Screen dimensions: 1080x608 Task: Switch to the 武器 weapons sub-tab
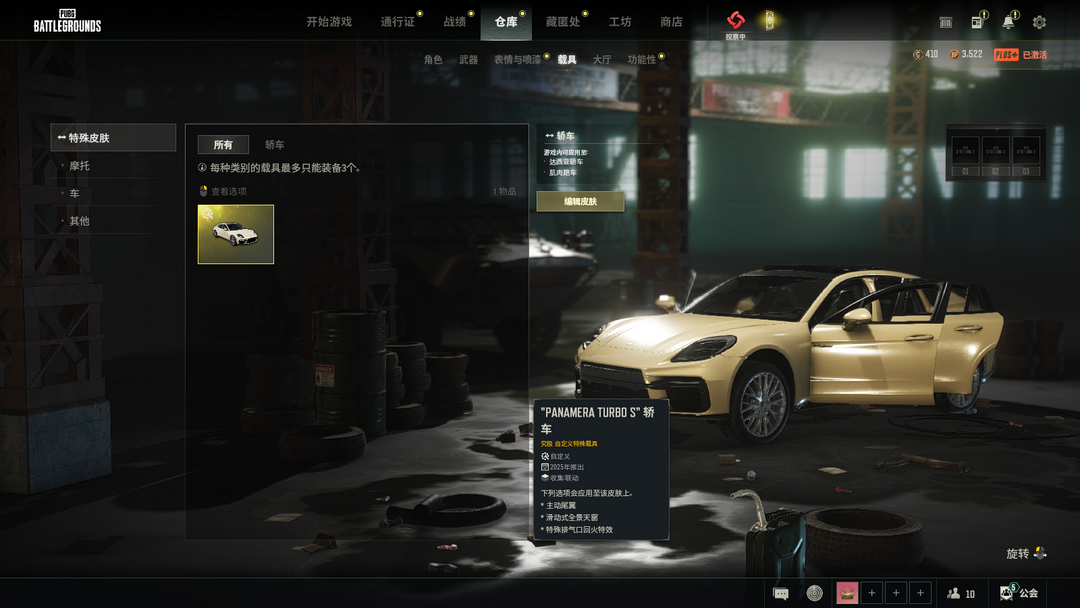468,60
